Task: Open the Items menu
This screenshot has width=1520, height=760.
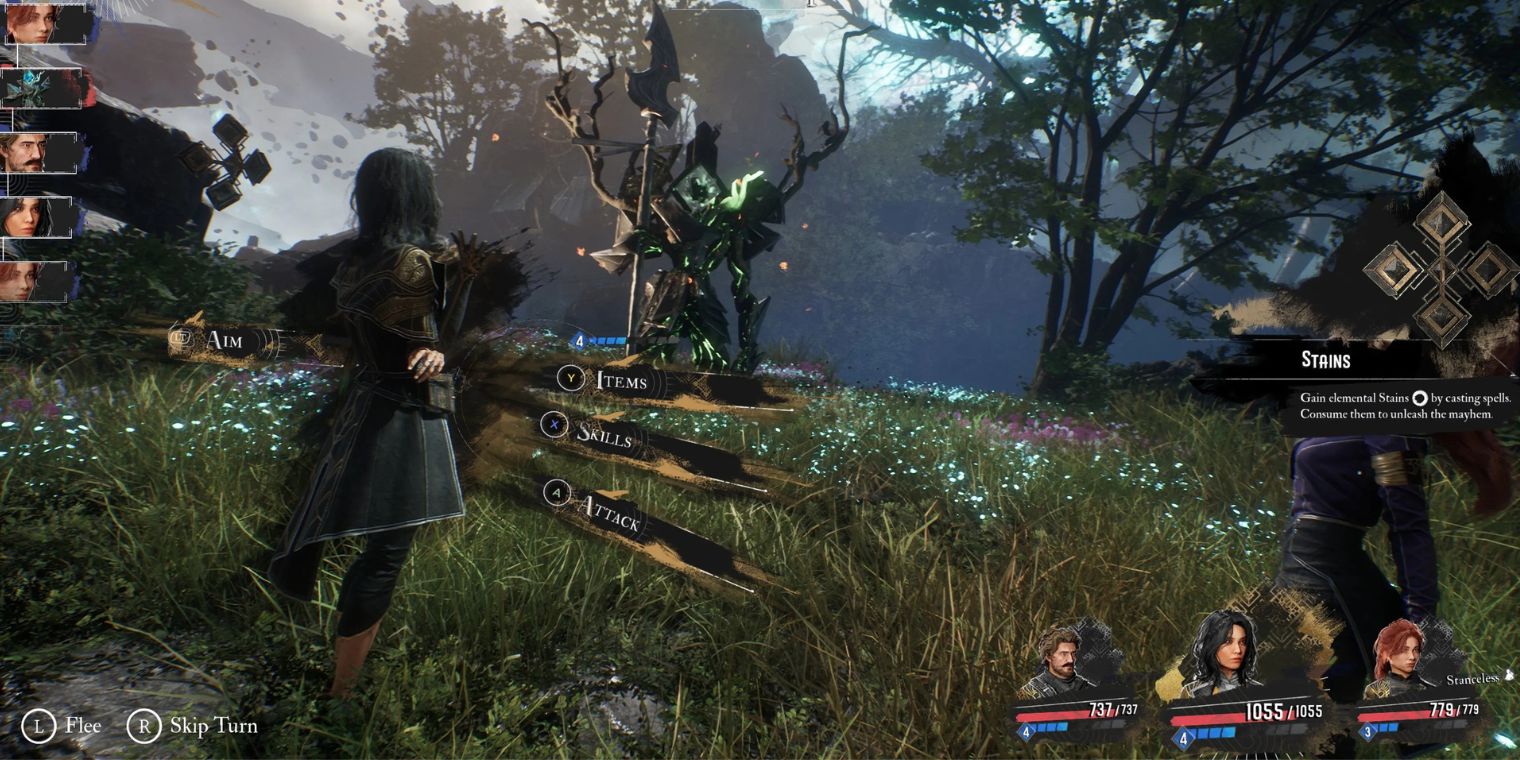Action: (x=620, y=380)
